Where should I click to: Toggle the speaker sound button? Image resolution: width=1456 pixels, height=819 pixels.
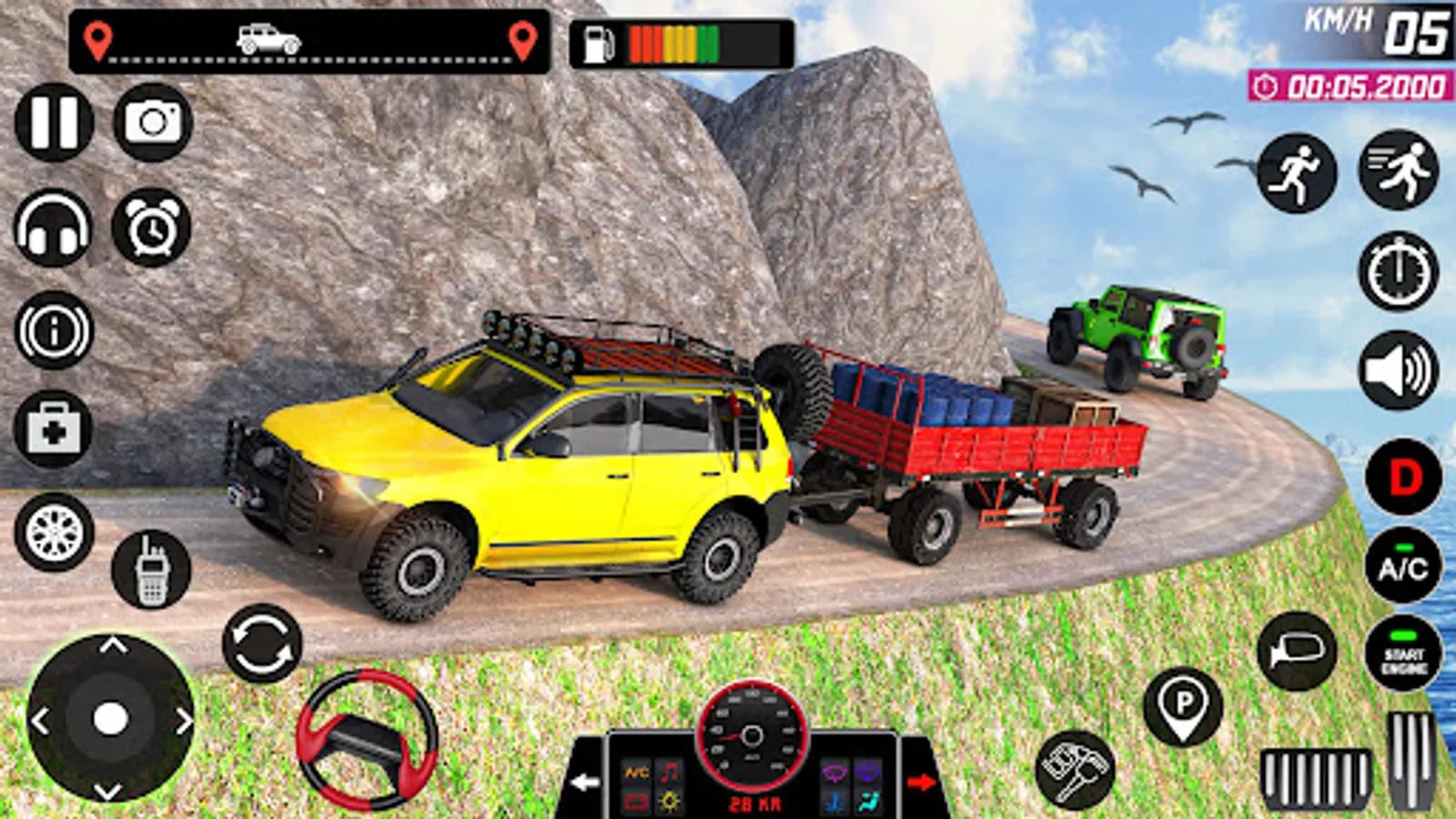(1399, 370)
